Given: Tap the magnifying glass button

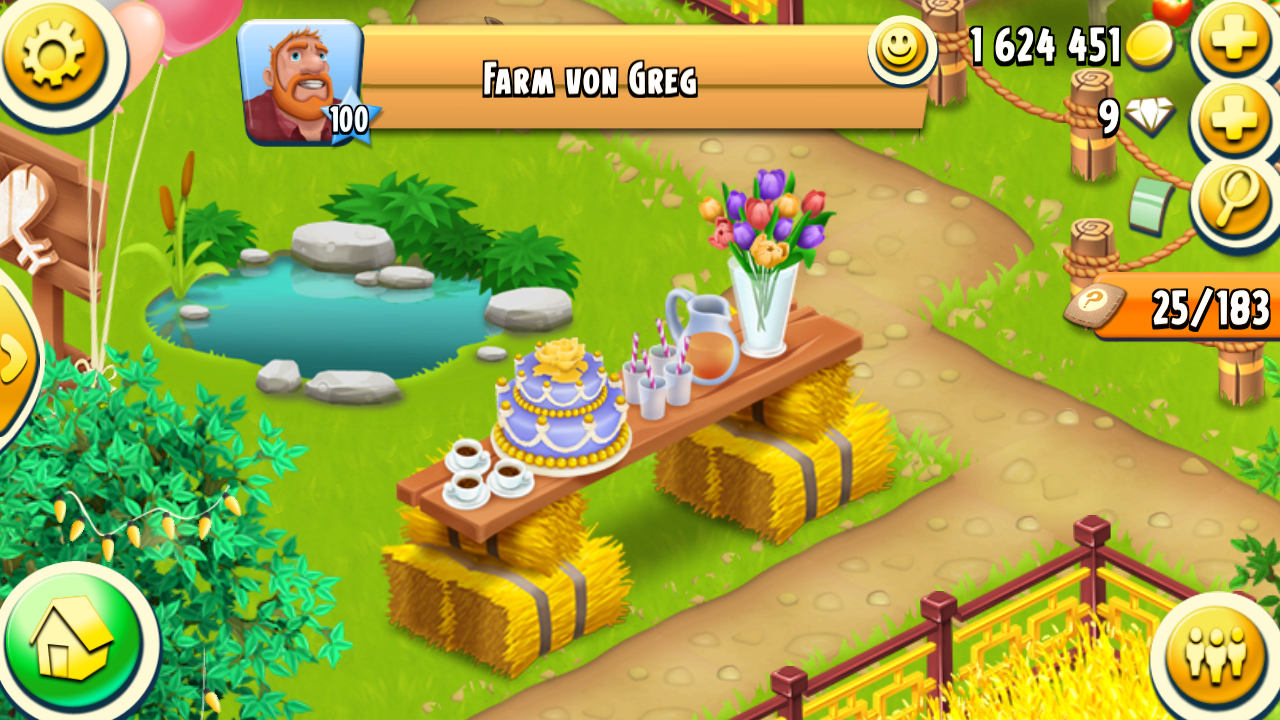Looking at the screenshot, I should tap(1236, 200).
